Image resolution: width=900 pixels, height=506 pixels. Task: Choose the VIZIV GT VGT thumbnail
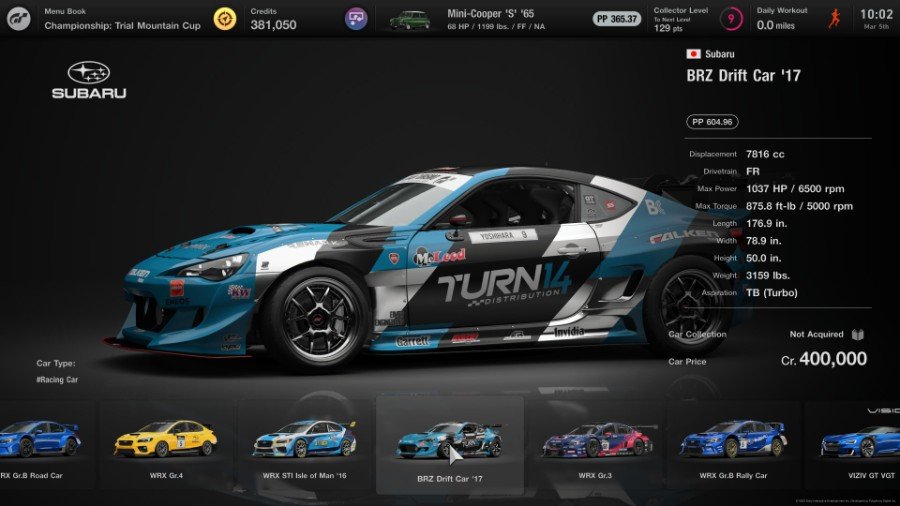pos(861,441)
